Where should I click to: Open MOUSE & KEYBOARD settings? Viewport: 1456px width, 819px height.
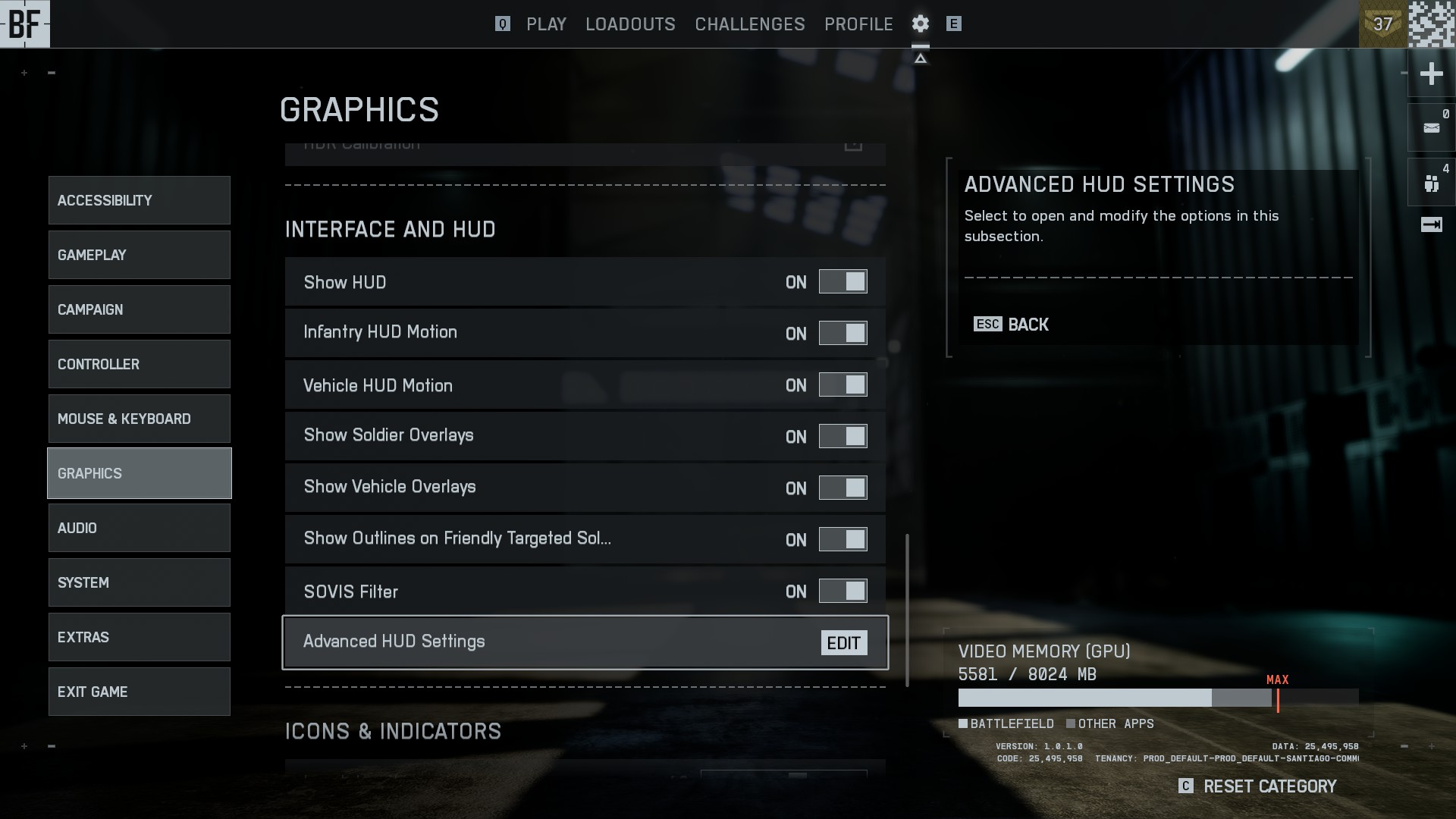click(x=140, y=419)
